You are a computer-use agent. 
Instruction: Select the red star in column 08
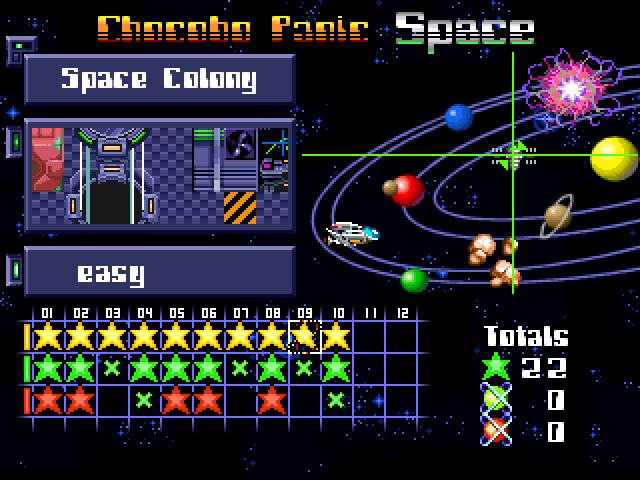pyautogui.click(x=271, y=400)
